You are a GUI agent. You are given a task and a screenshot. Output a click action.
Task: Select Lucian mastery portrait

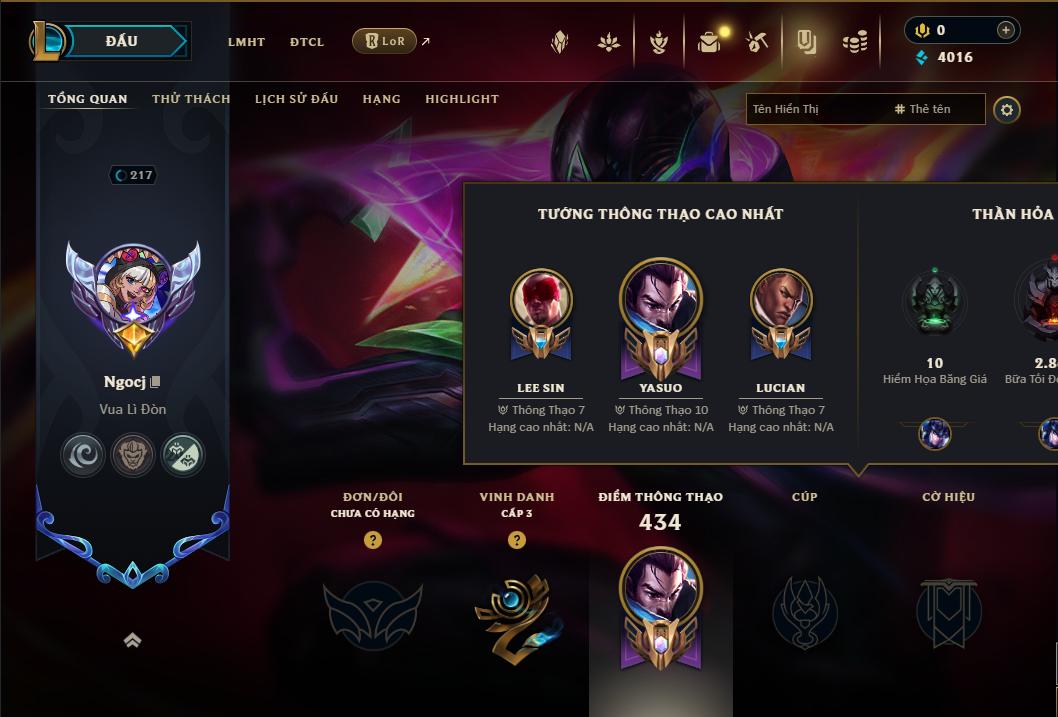point(781,300)
